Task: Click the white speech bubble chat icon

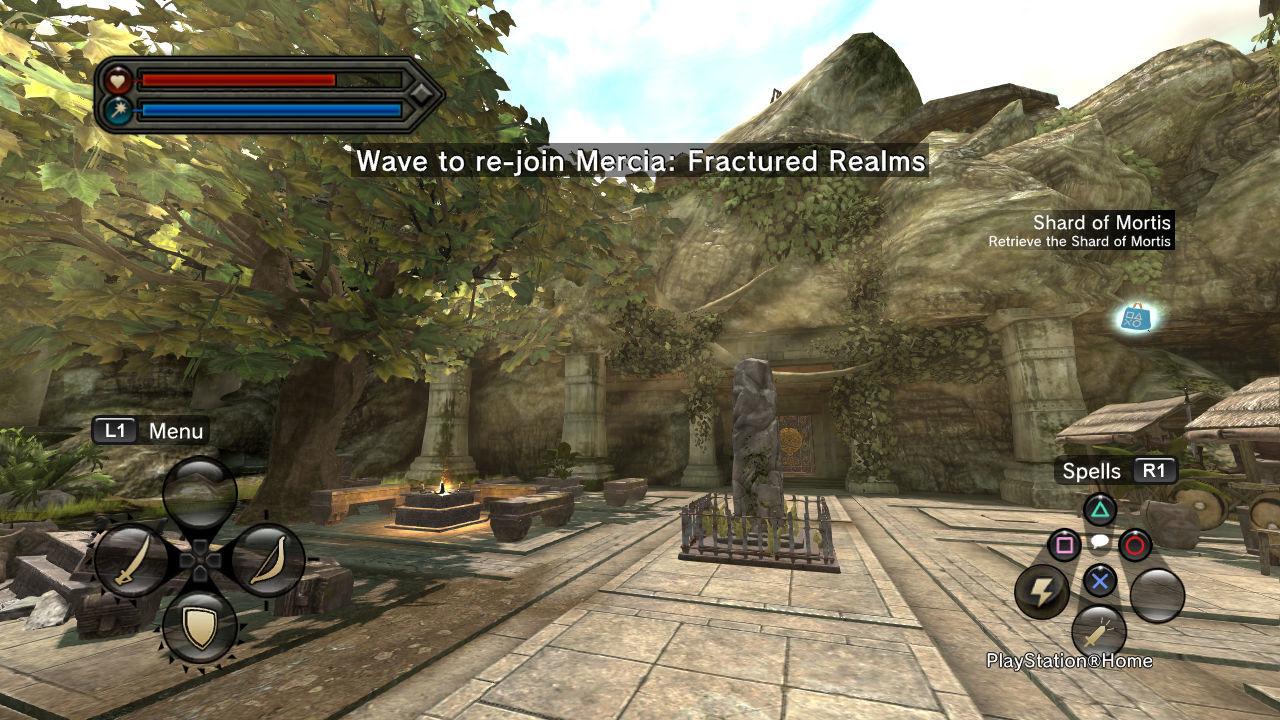Action: click(1099, 543)
